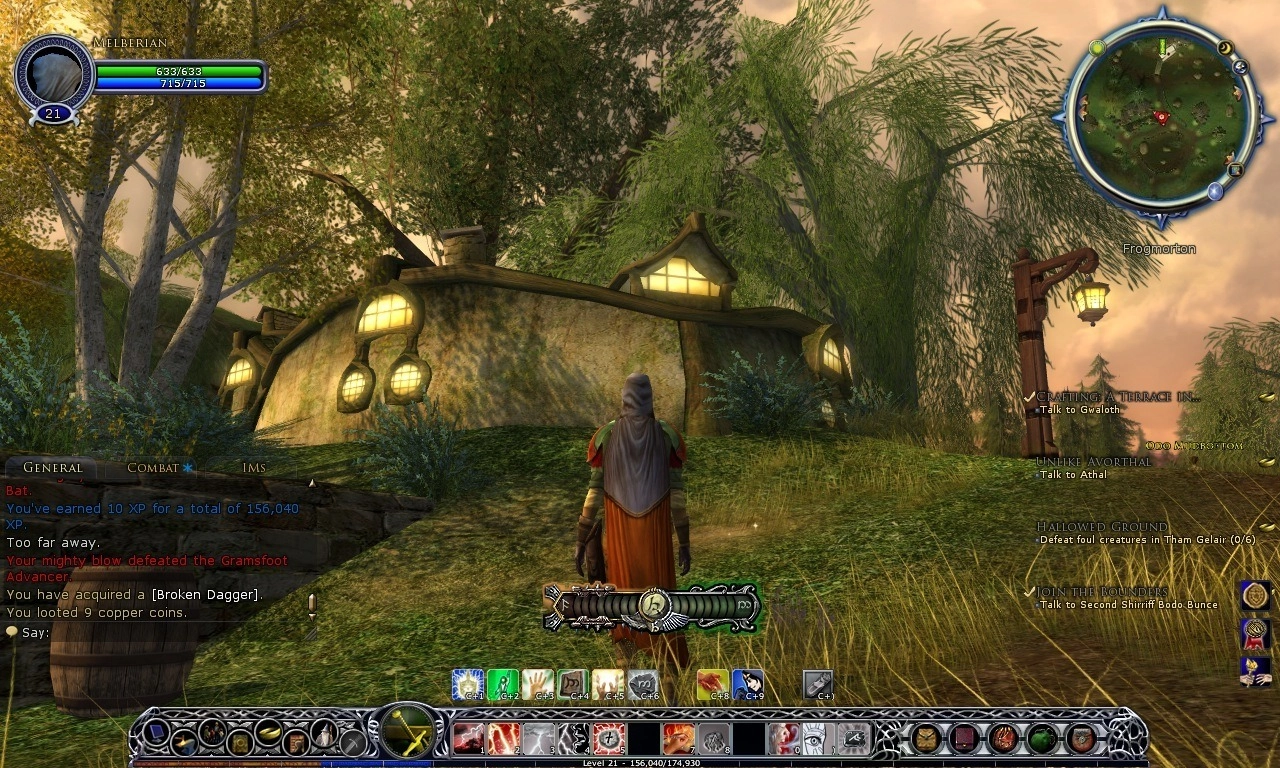Click the gold ring beside Crafting quest
The image size is (1280, 768).
point(1266,397)
